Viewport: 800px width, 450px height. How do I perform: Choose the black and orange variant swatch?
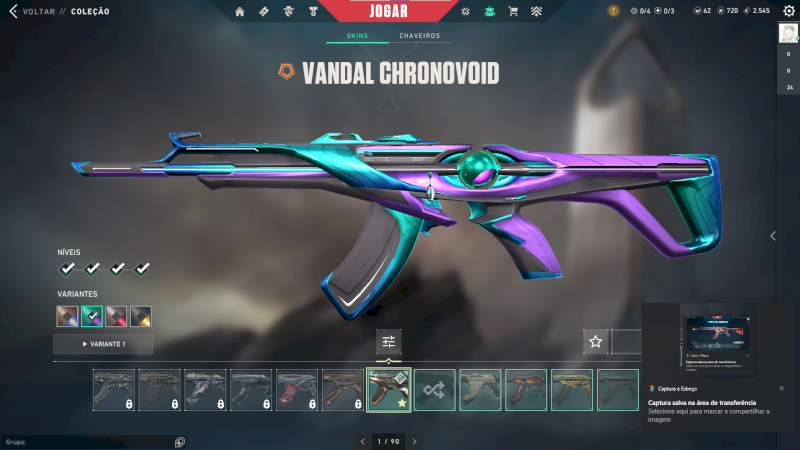tap(141, 316)
